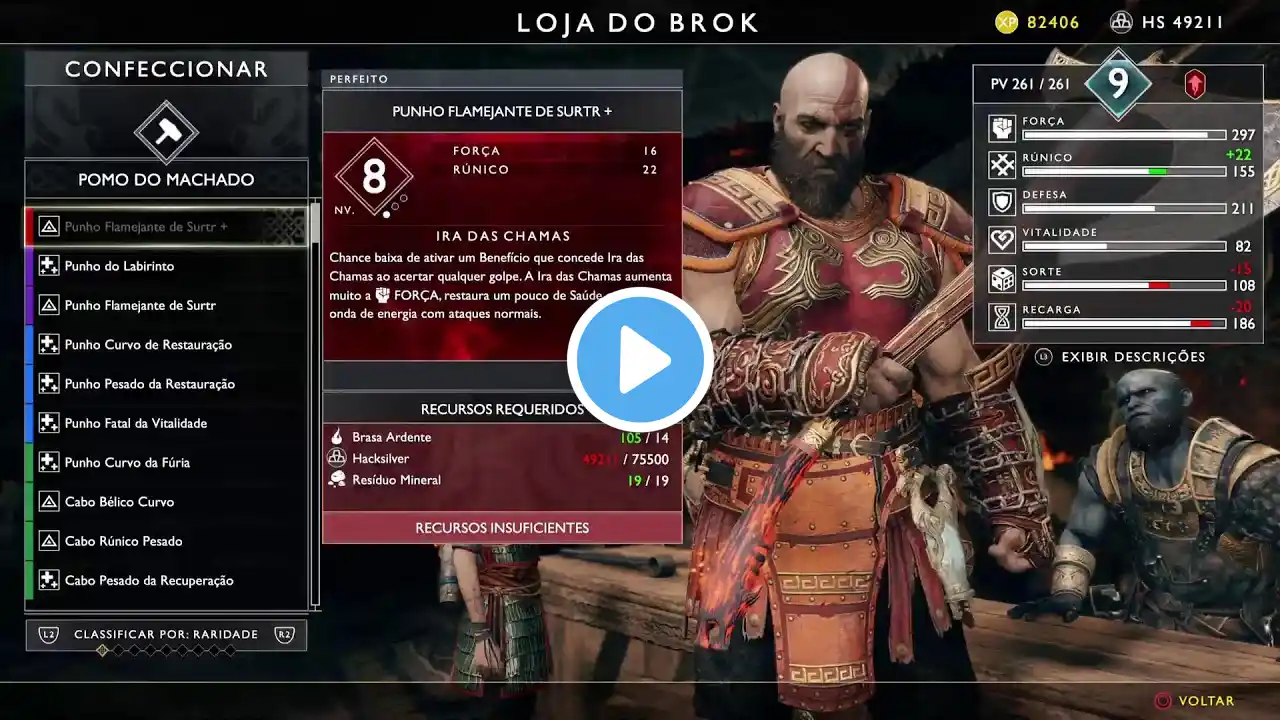Image resolution: width=1280 pixels, height=720 pixels.
Task: Select Punho Flamejante de Surtr + entry
Action: tap(166, 227)
